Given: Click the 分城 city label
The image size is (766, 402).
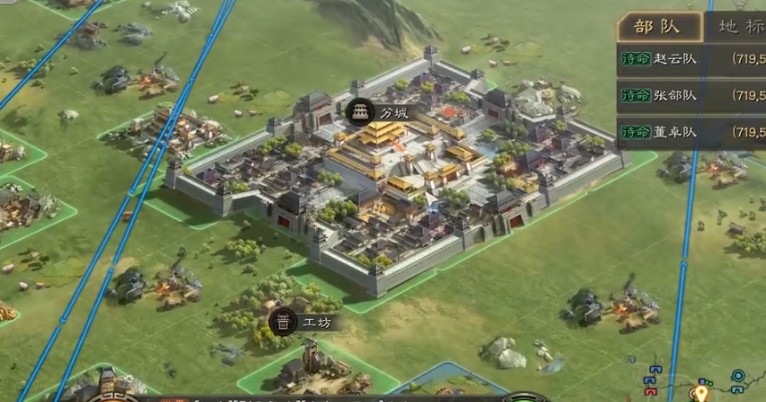Looking at the screenshot, I should click(x=381, y=113).
